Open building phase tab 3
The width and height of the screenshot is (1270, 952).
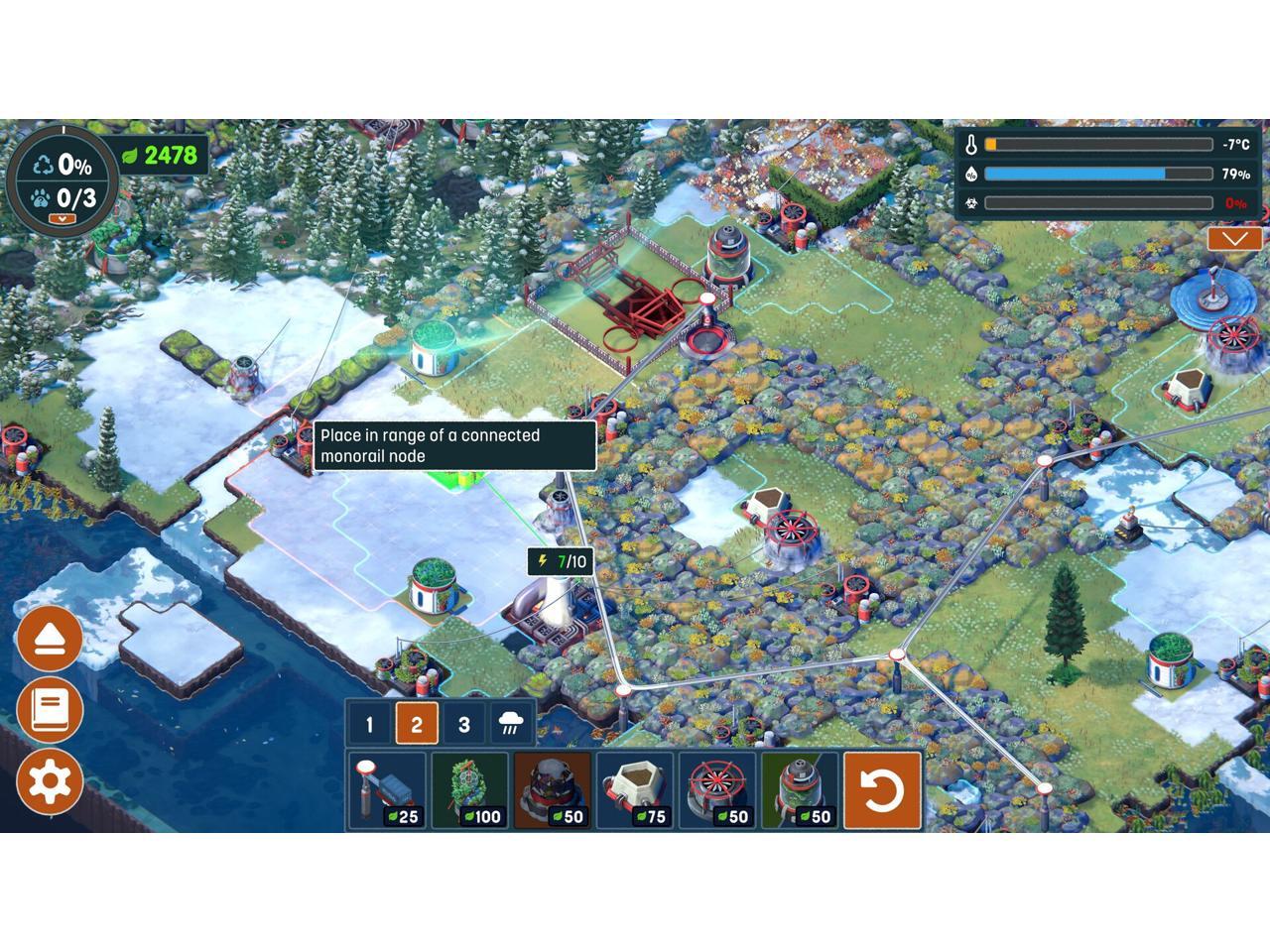pos(463,724)
